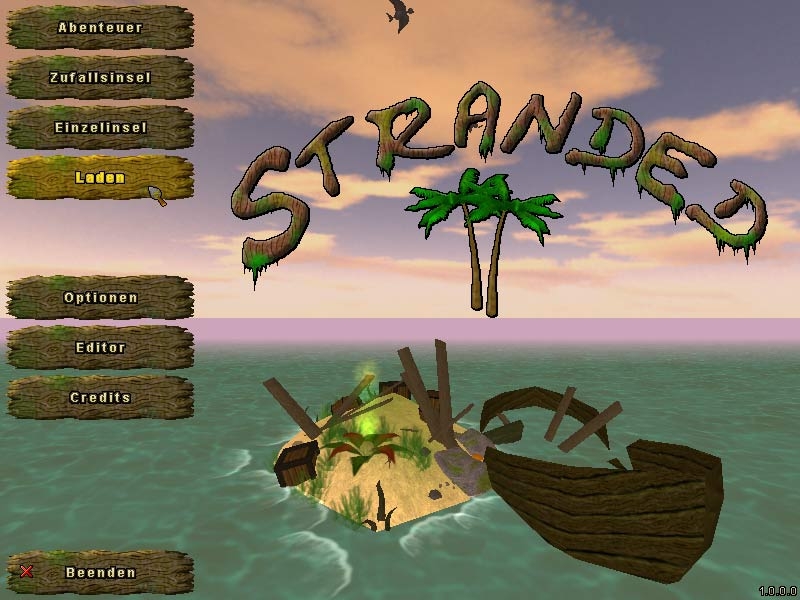Open the Laden load game menu
Screen dimensions: 800x600
coord(99,178)
